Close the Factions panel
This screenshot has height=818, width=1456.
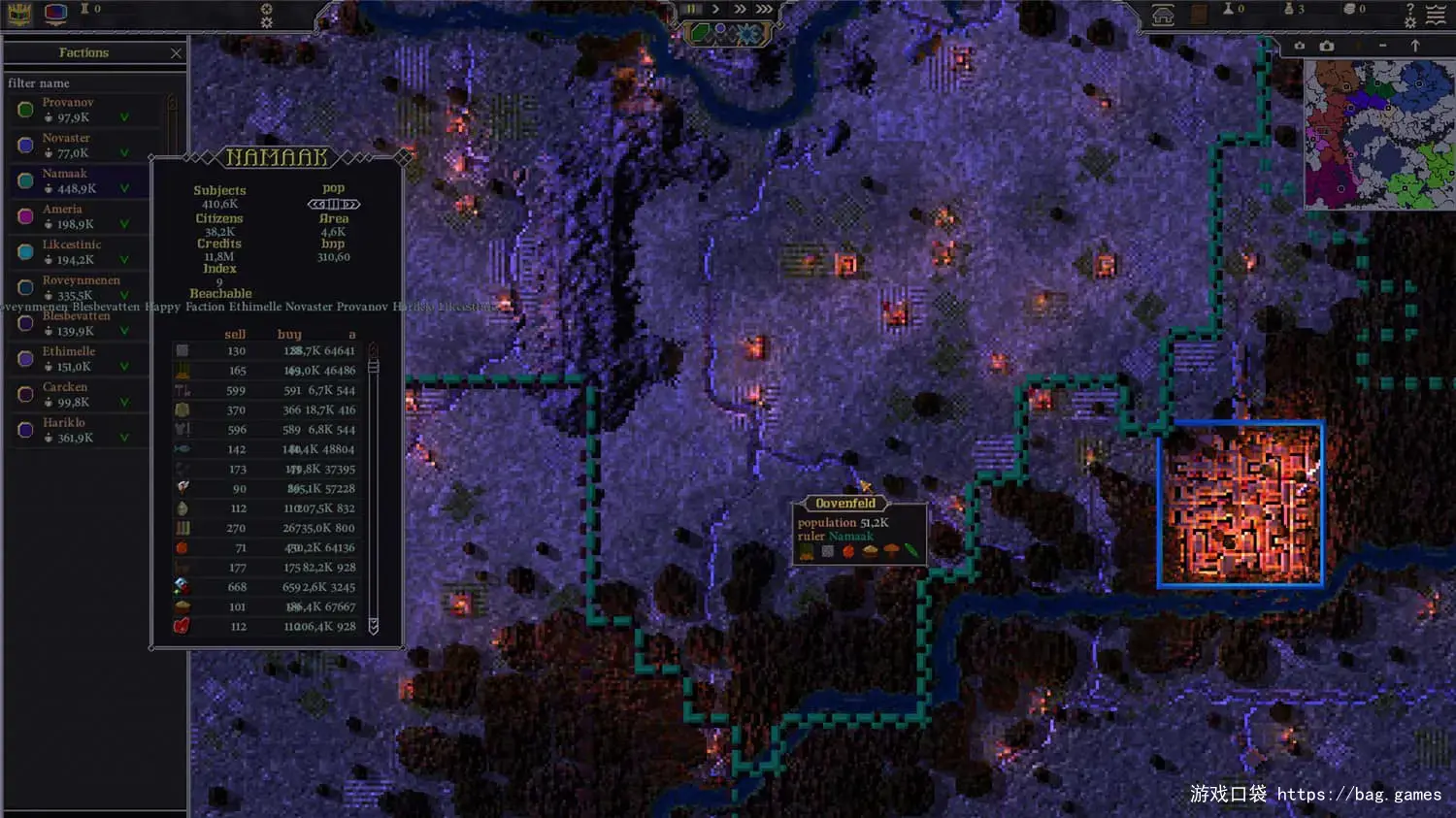click(176, 53)
